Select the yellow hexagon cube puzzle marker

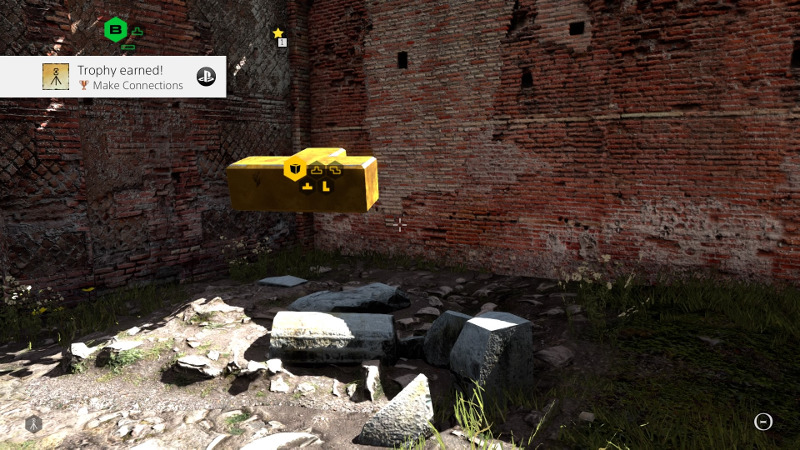[295, 169]
